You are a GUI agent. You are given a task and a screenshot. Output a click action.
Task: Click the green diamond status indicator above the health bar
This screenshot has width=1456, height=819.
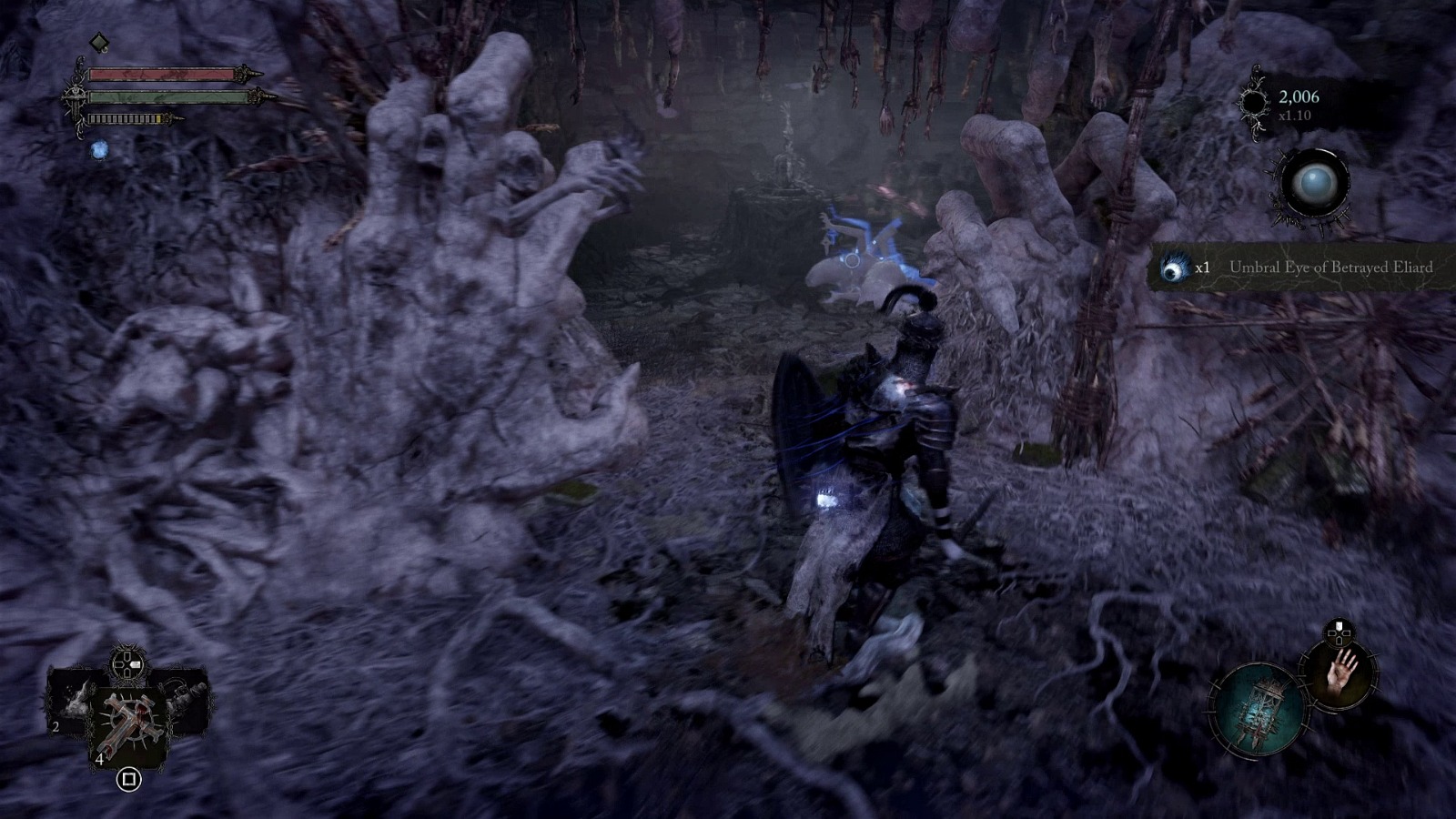[x=98, y=42]
